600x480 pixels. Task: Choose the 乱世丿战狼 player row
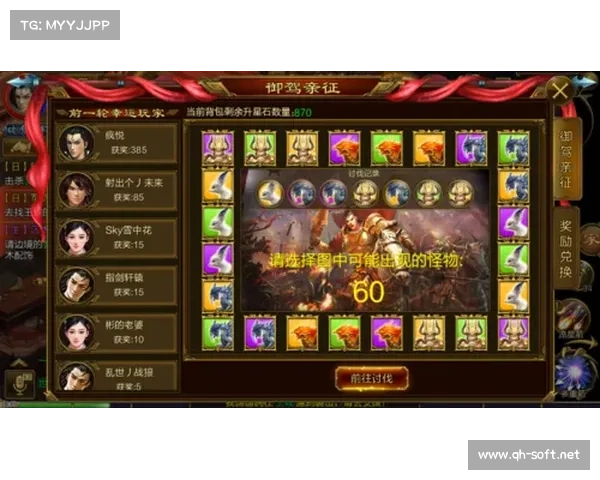click(116, 376)
